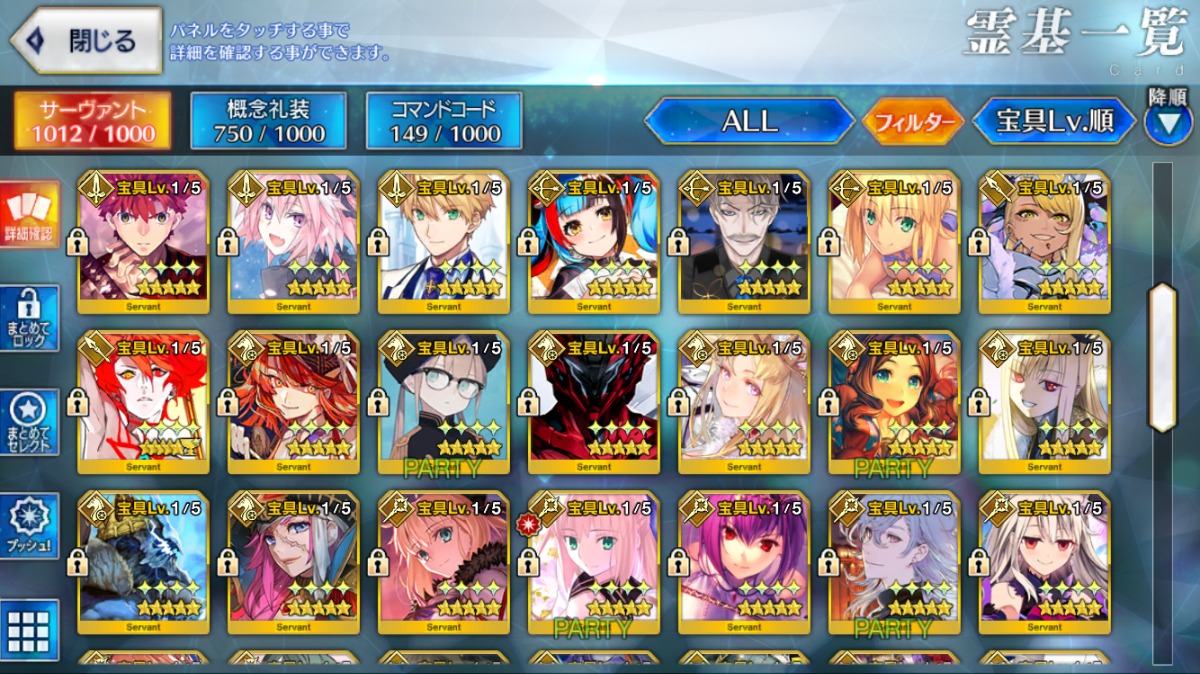Choose the purple-haired red-eyed Caster card
1200x674 pixels.
pyautogui.click(x=744, y=562)
